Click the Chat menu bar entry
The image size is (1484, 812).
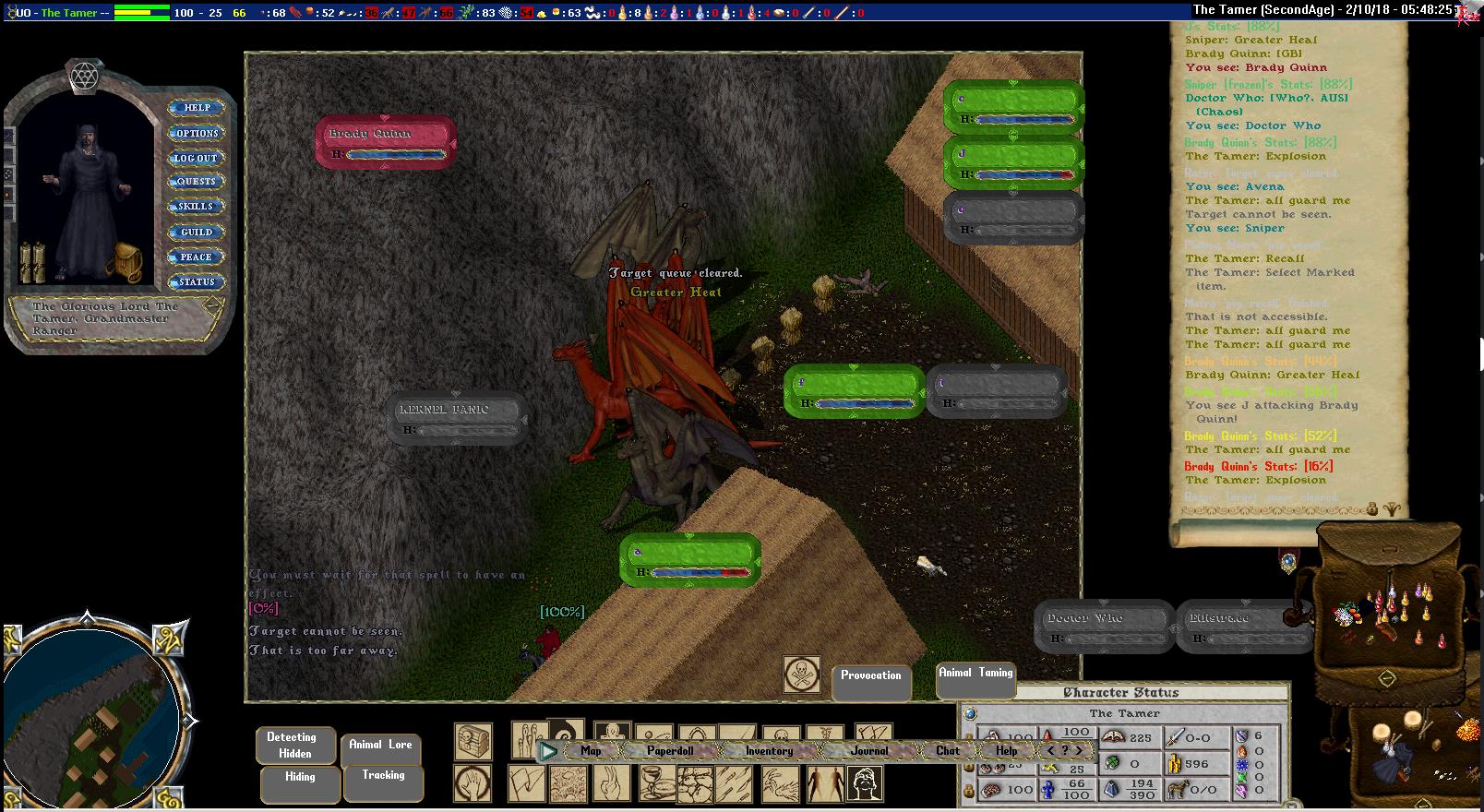pyautogui.click(x=948, y=751)
